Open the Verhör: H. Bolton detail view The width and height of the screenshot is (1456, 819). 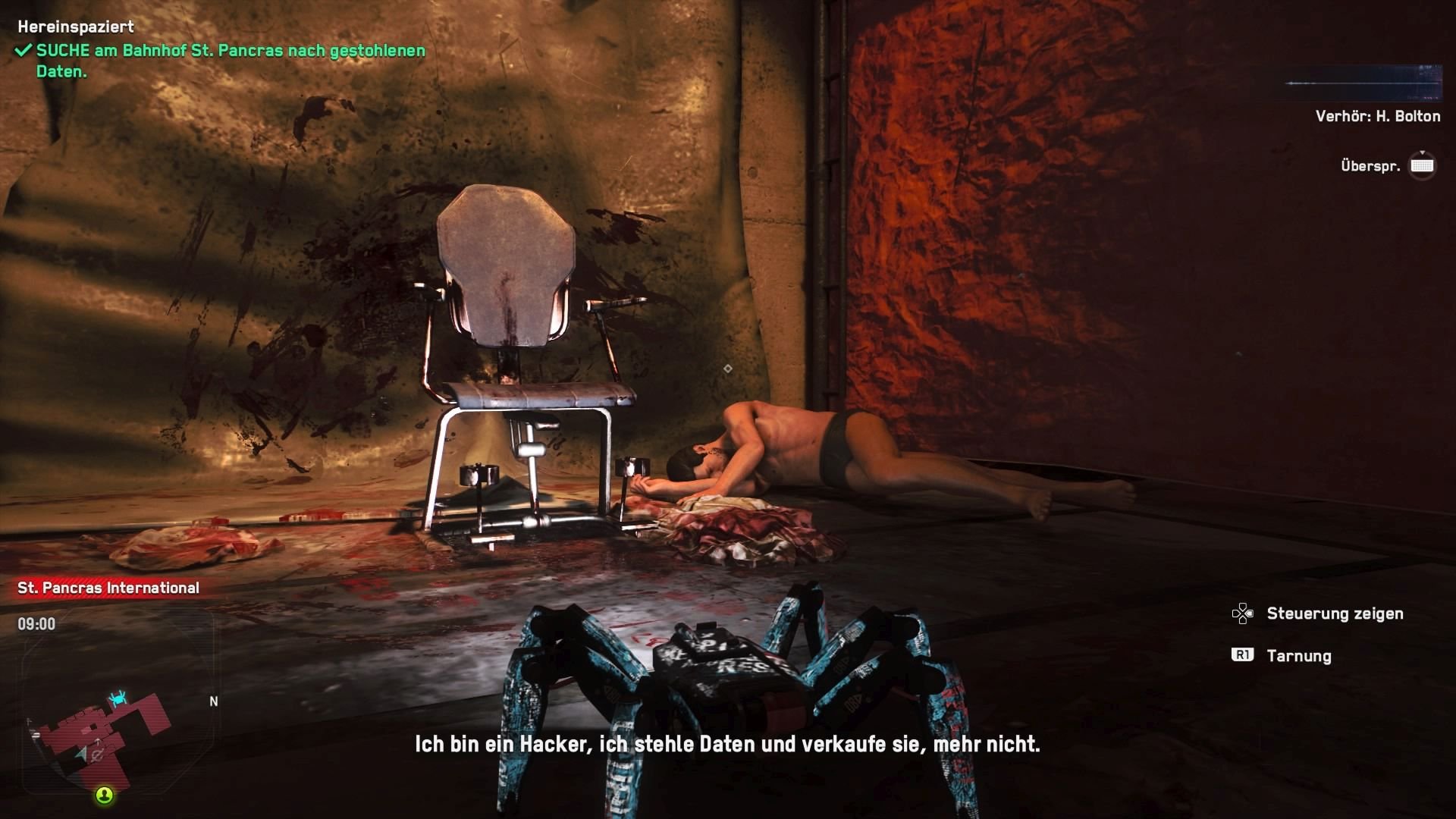click(1377, 116)
